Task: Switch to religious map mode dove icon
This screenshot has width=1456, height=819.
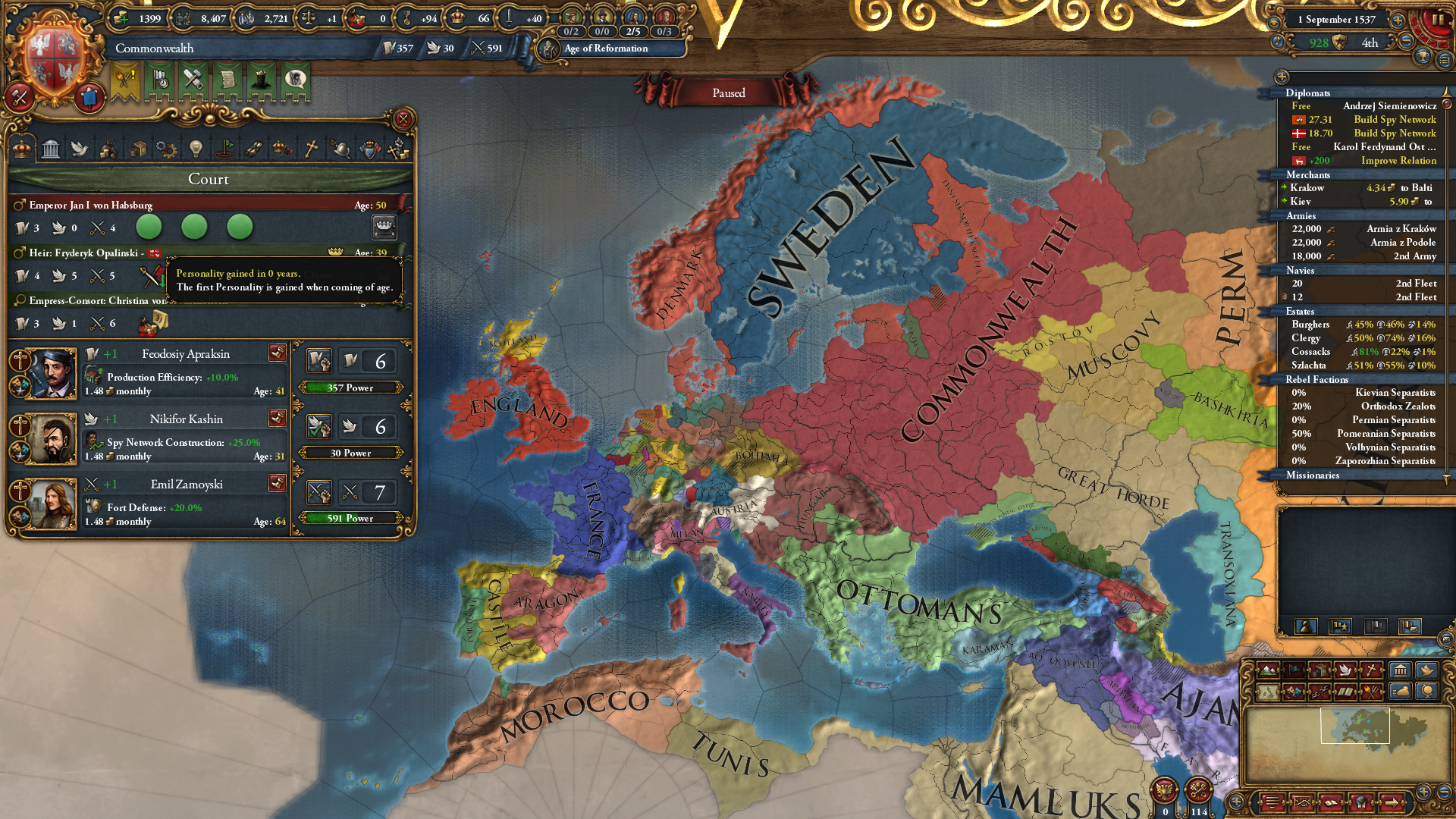Action: coord(1345,670)
